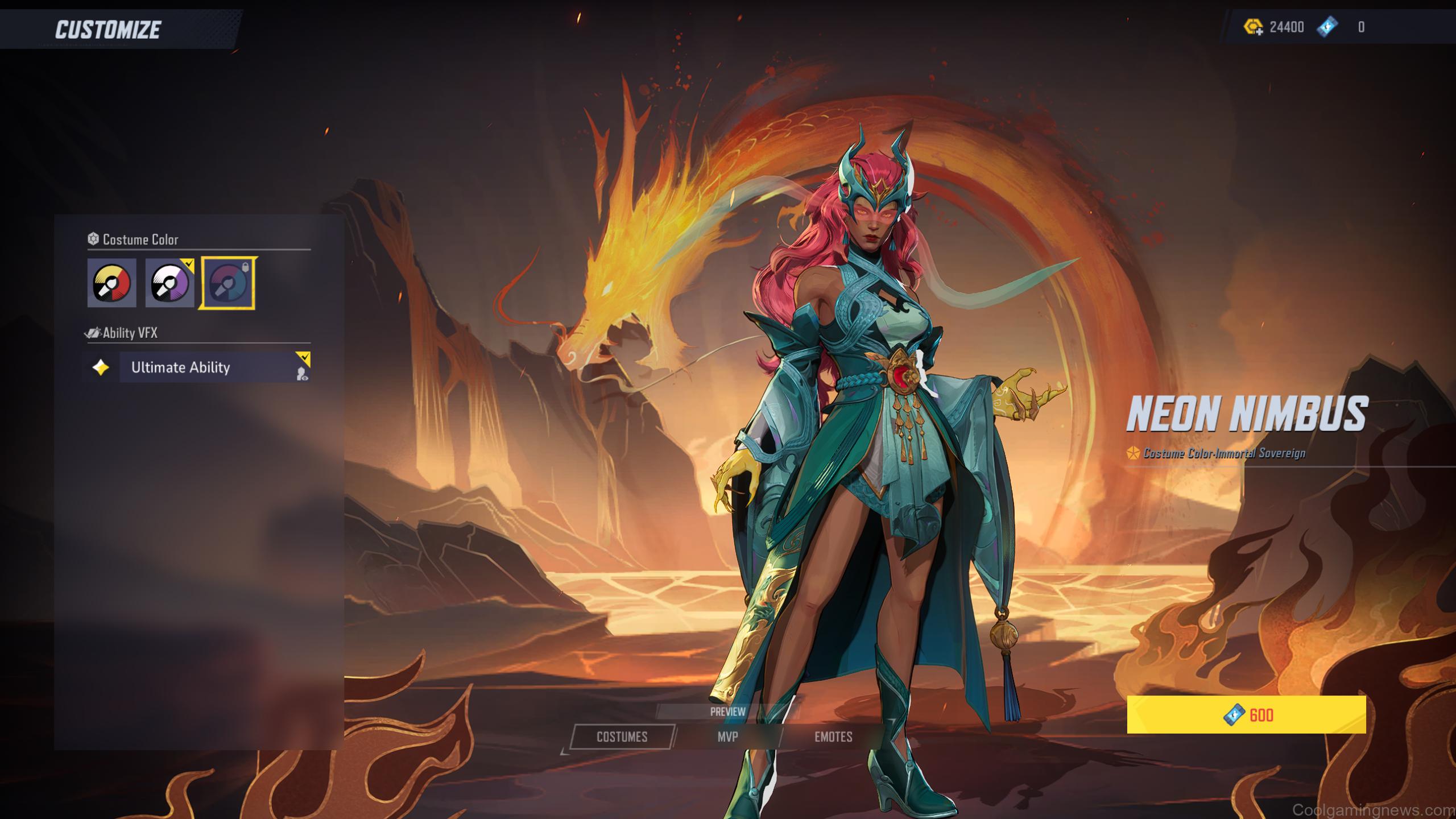Choose the white and purple costume color
This screenshot has width=1456, height=819.
tap(169, 283)
